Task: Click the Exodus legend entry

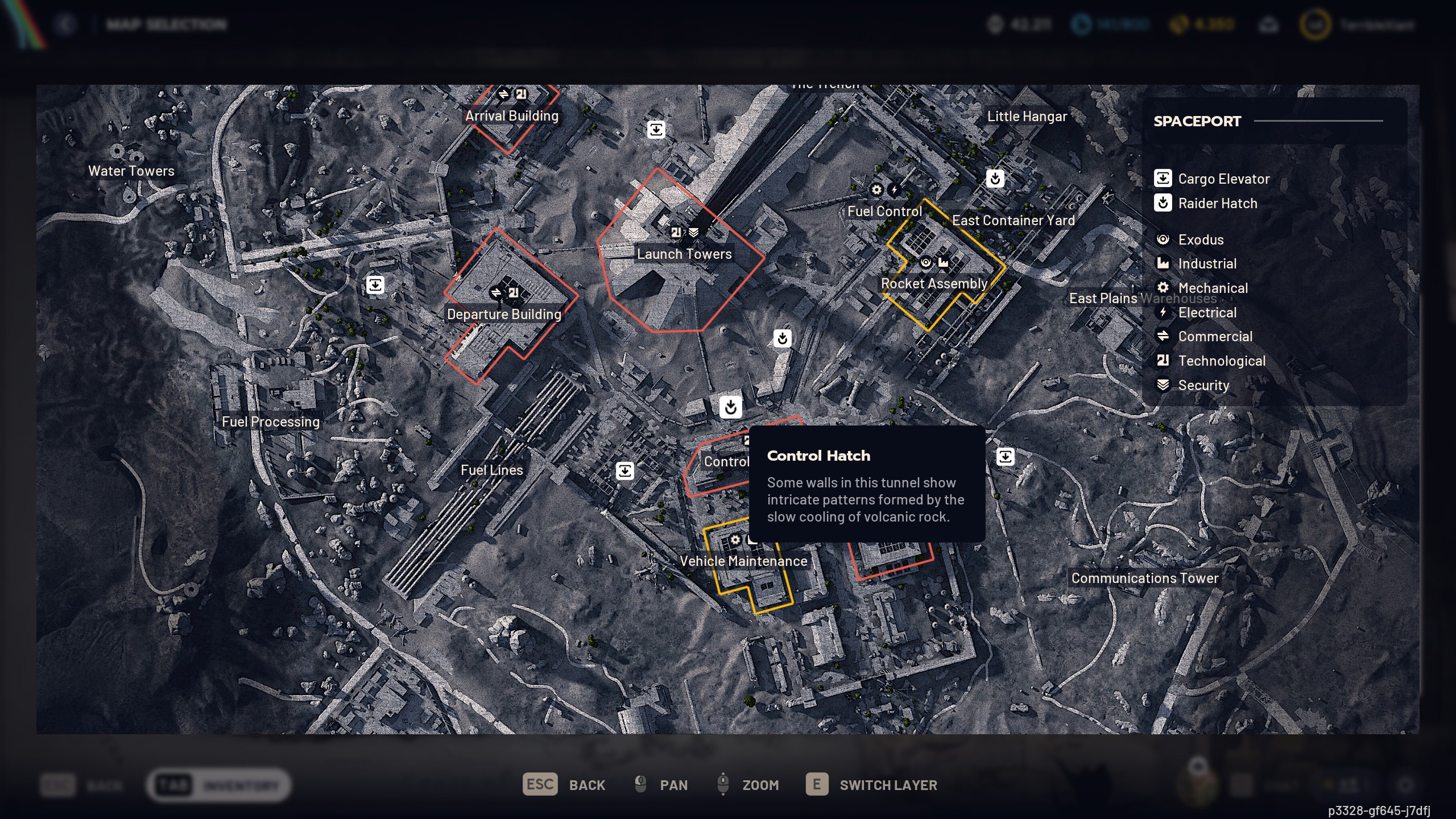Action: (1200, 240)
